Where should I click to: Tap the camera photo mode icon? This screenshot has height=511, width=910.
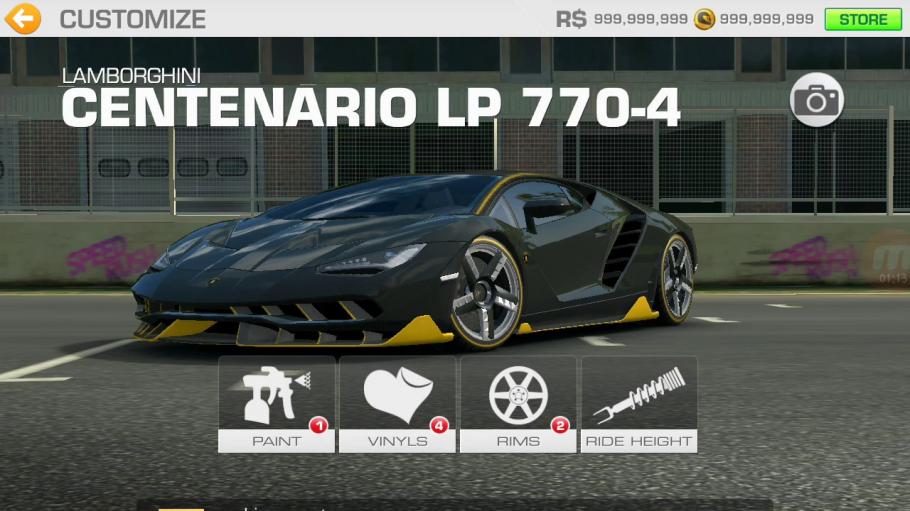pos(817,100)
